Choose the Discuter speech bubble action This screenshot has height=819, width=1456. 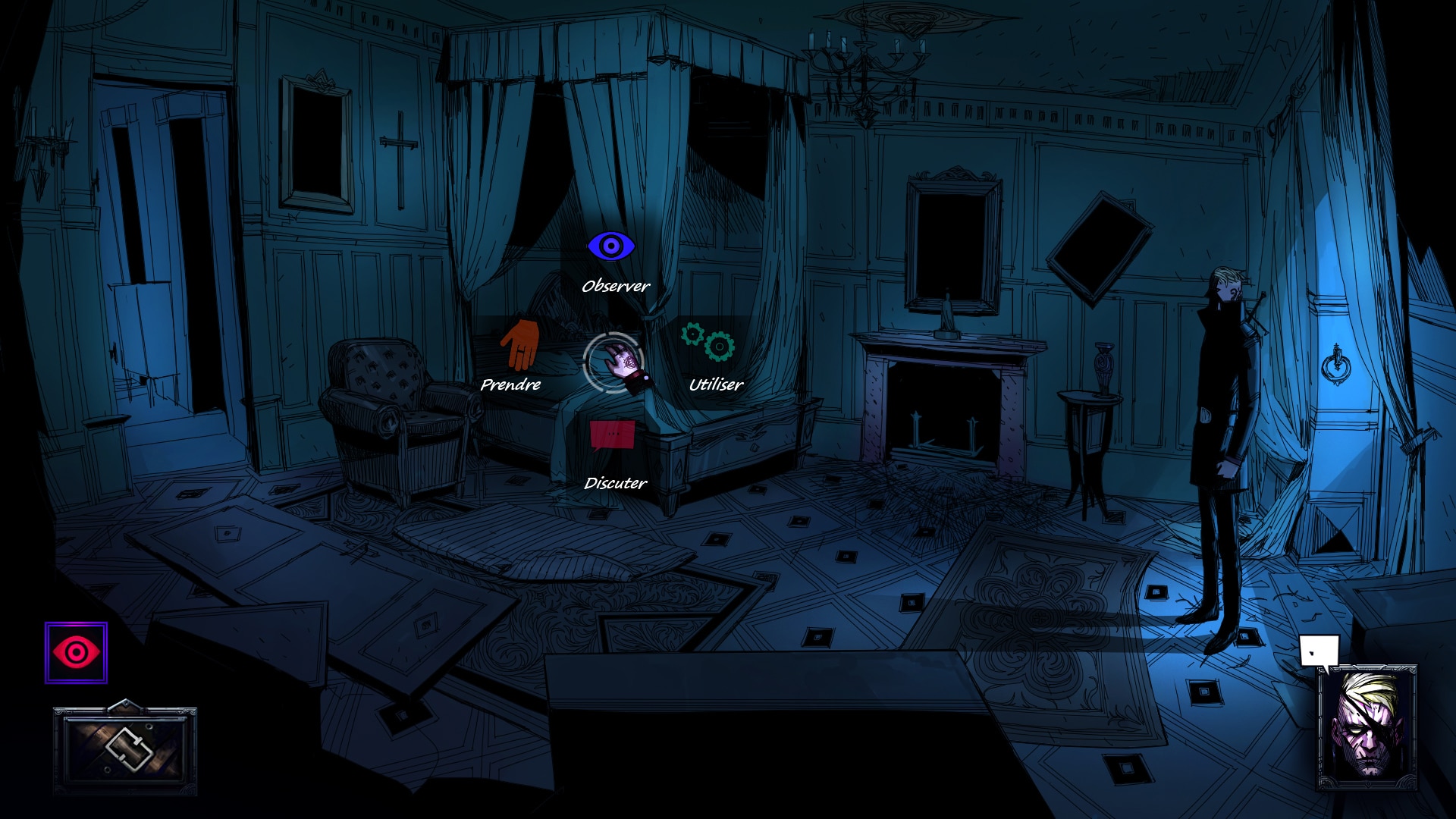click(613, 436)
